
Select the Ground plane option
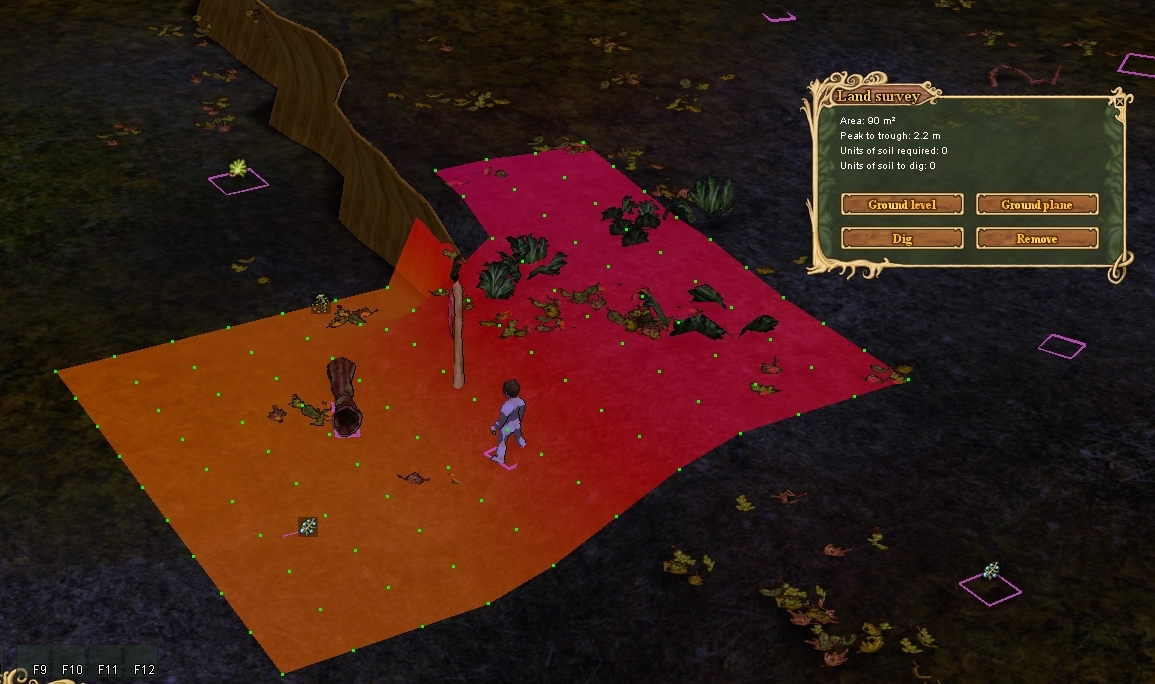[x=1037, y=205]
